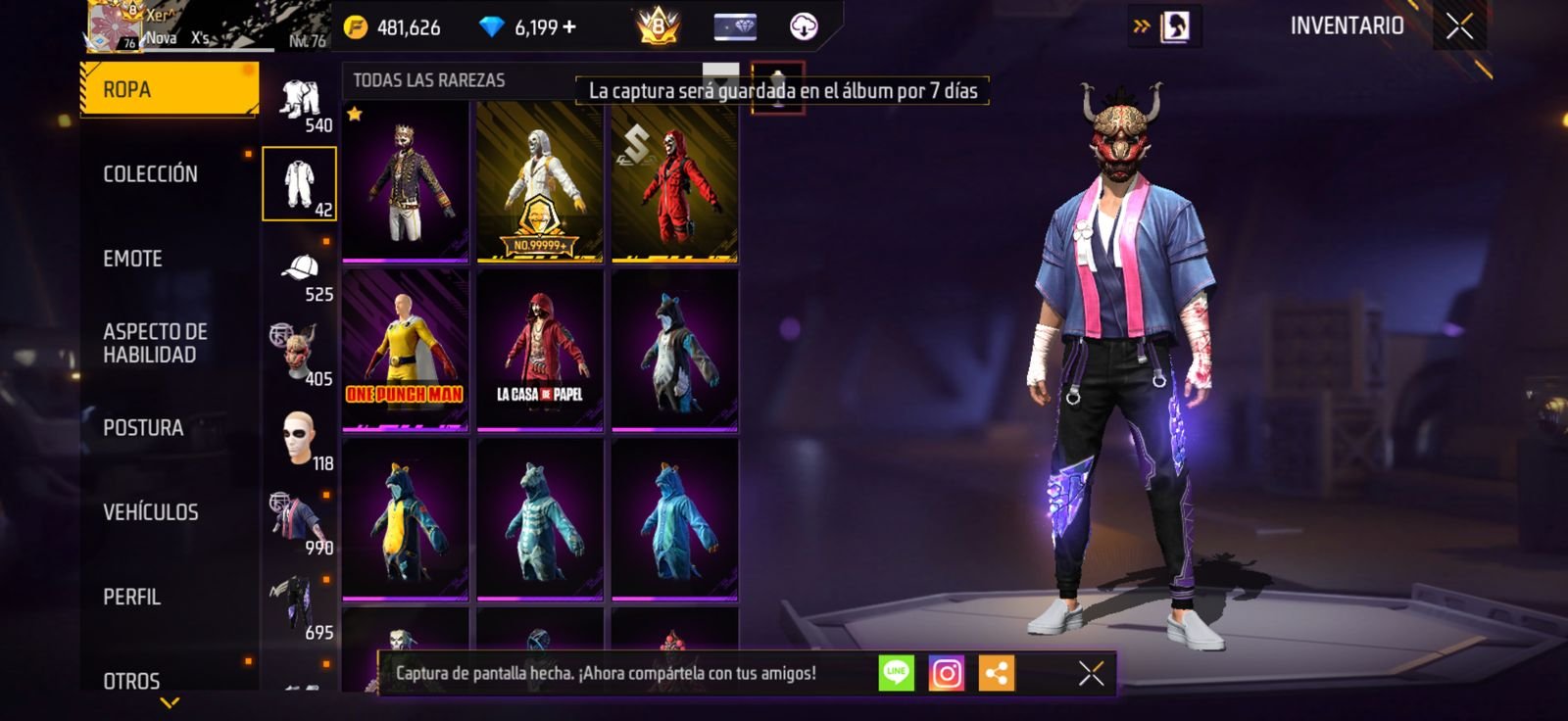Screen dimensions: 1568x721
Task: Pick the yellow NO.99999+ outfit
Action: [x=540, y=183]
